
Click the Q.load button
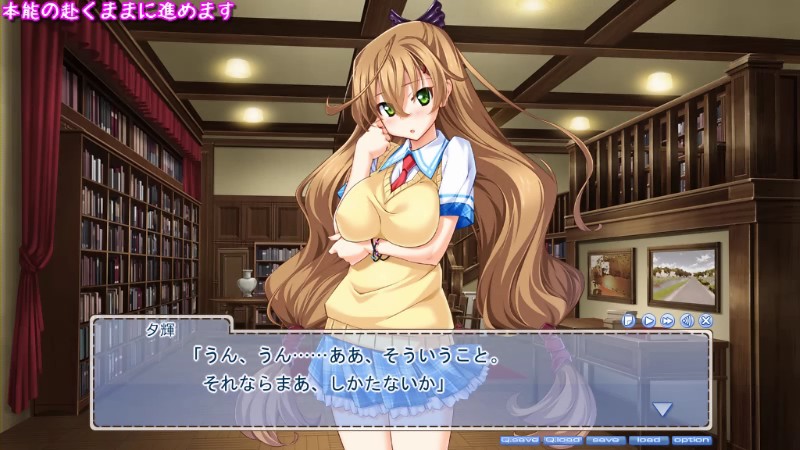[x=563, y=439]
